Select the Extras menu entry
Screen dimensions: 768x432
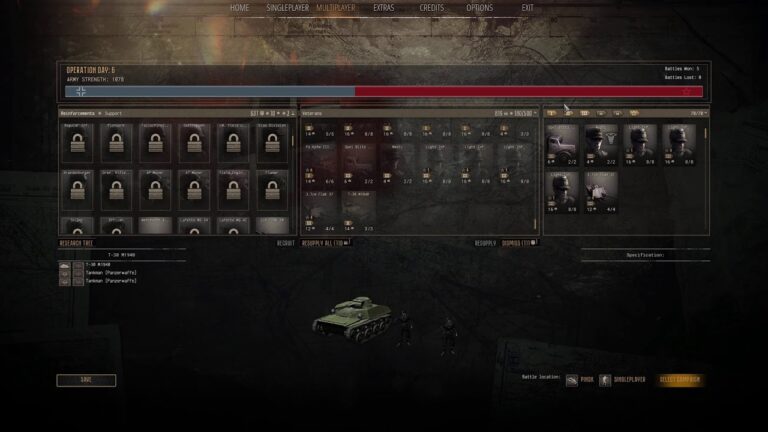pos(384,8)
